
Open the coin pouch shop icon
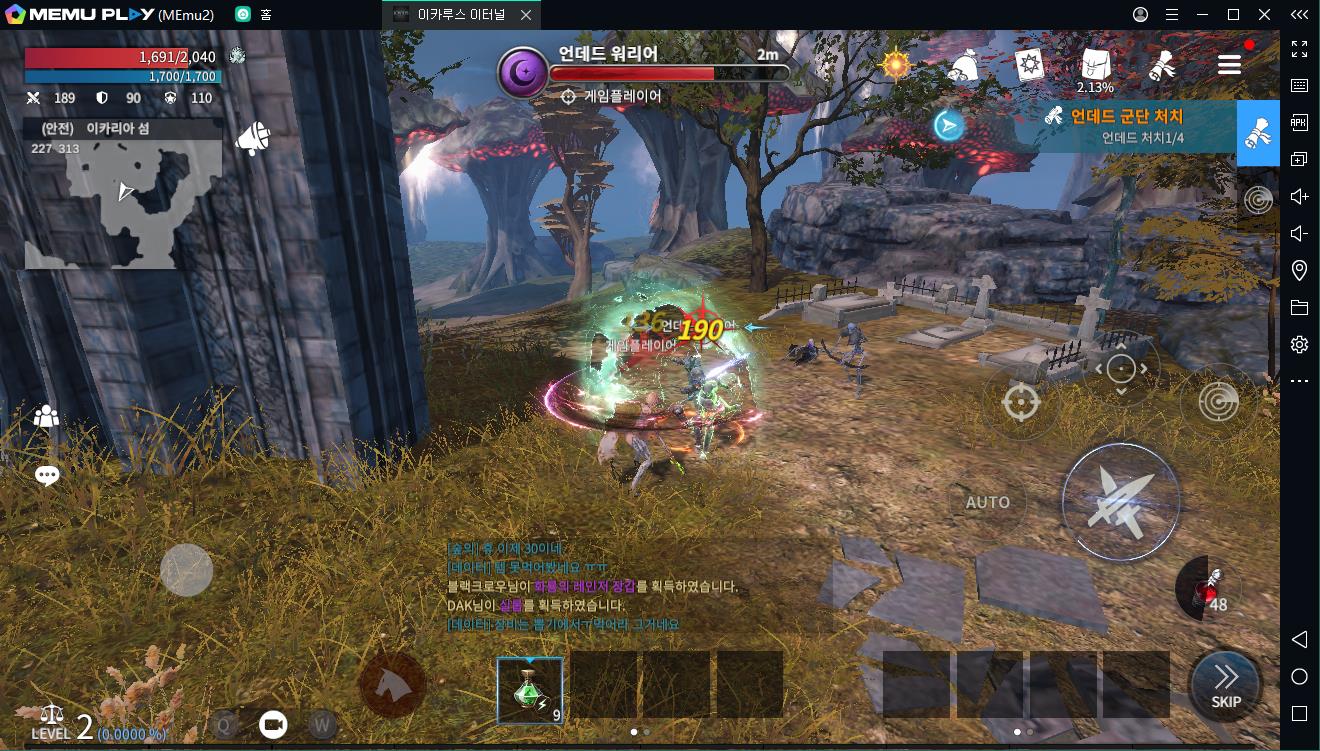click(x=963, y=65)
